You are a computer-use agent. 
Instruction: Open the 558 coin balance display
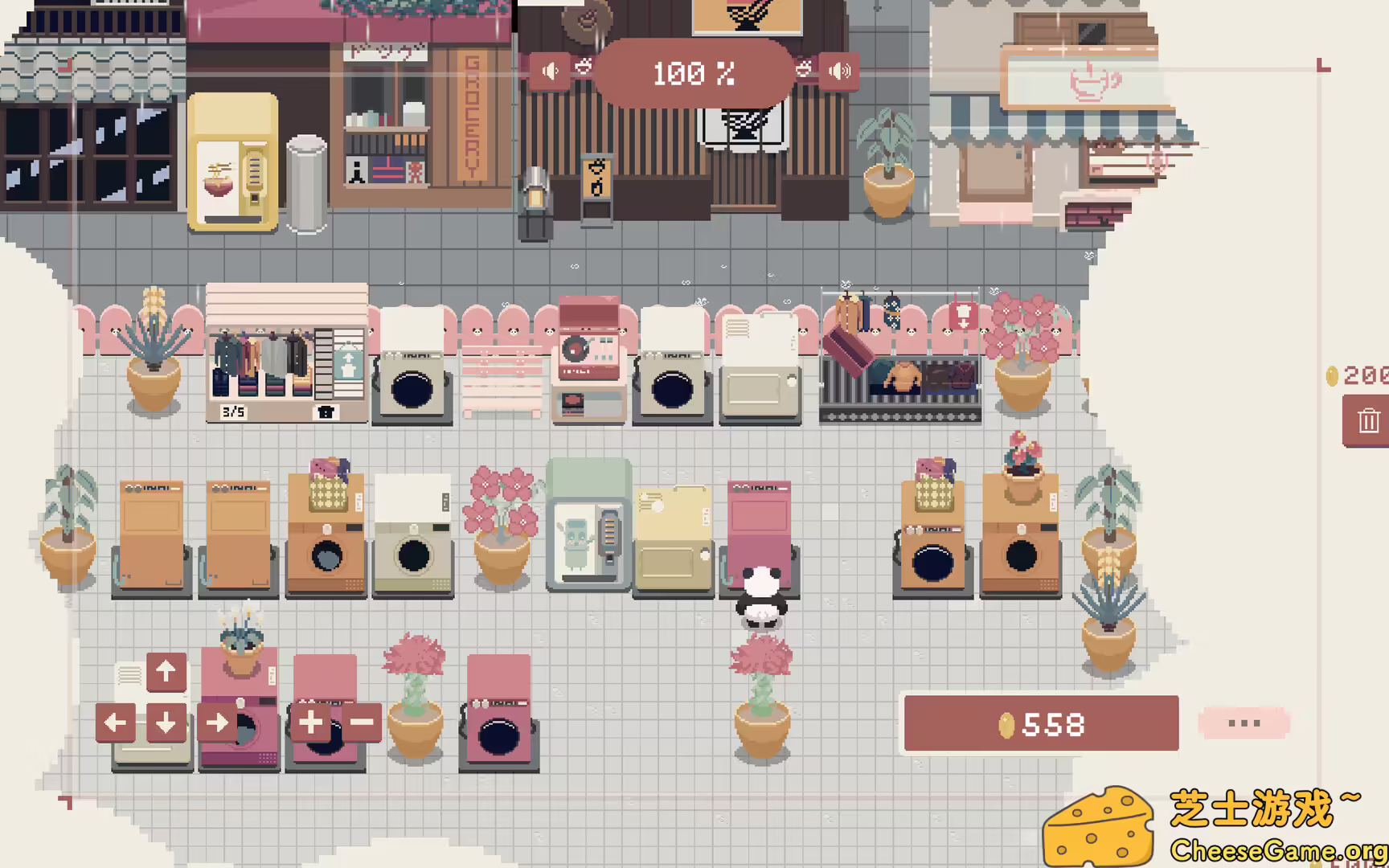[1040, 723]
